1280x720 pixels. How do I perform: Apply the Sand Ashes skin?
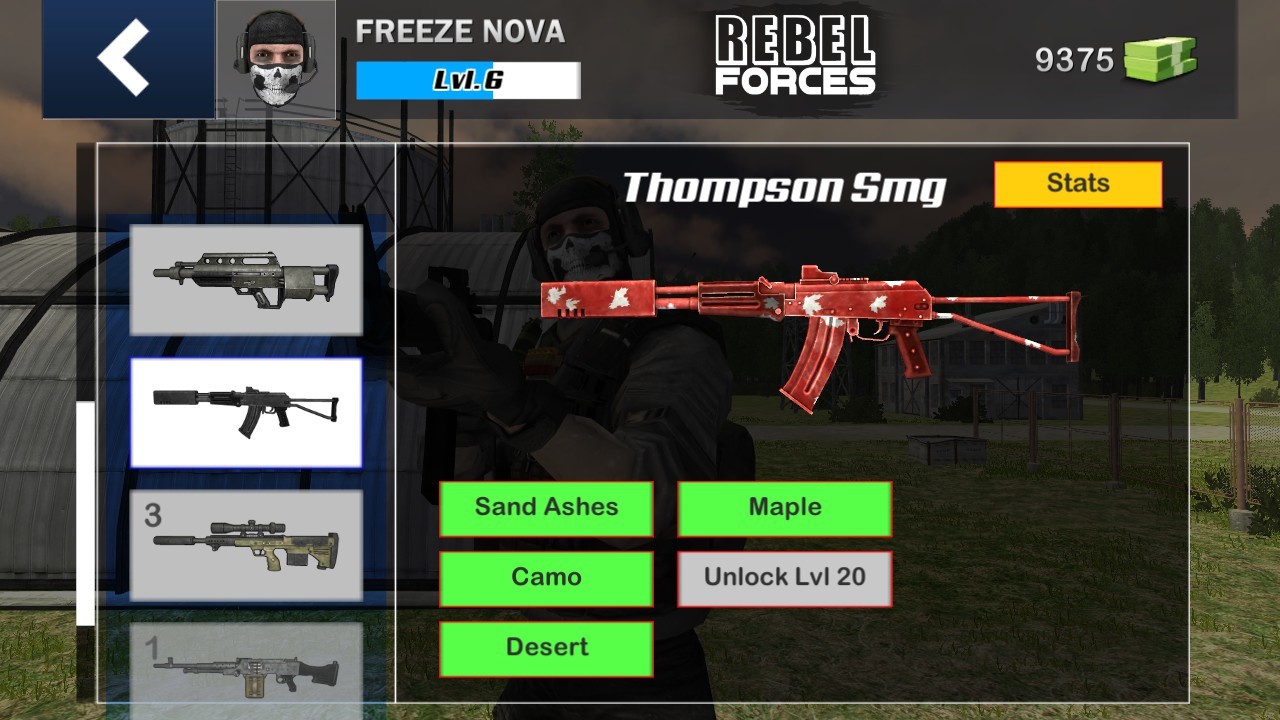[x=546, y=507]
